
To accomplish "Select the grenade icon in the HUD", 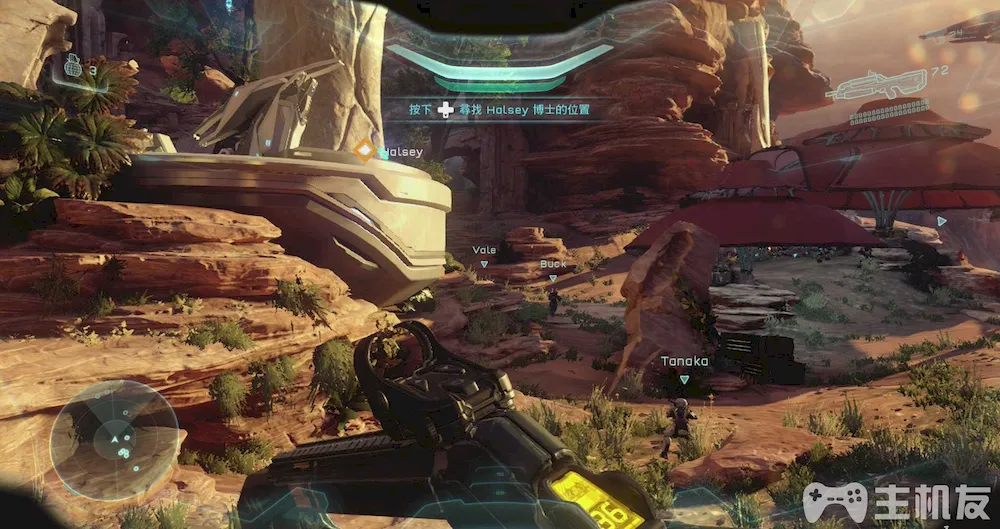I will 71,66.
